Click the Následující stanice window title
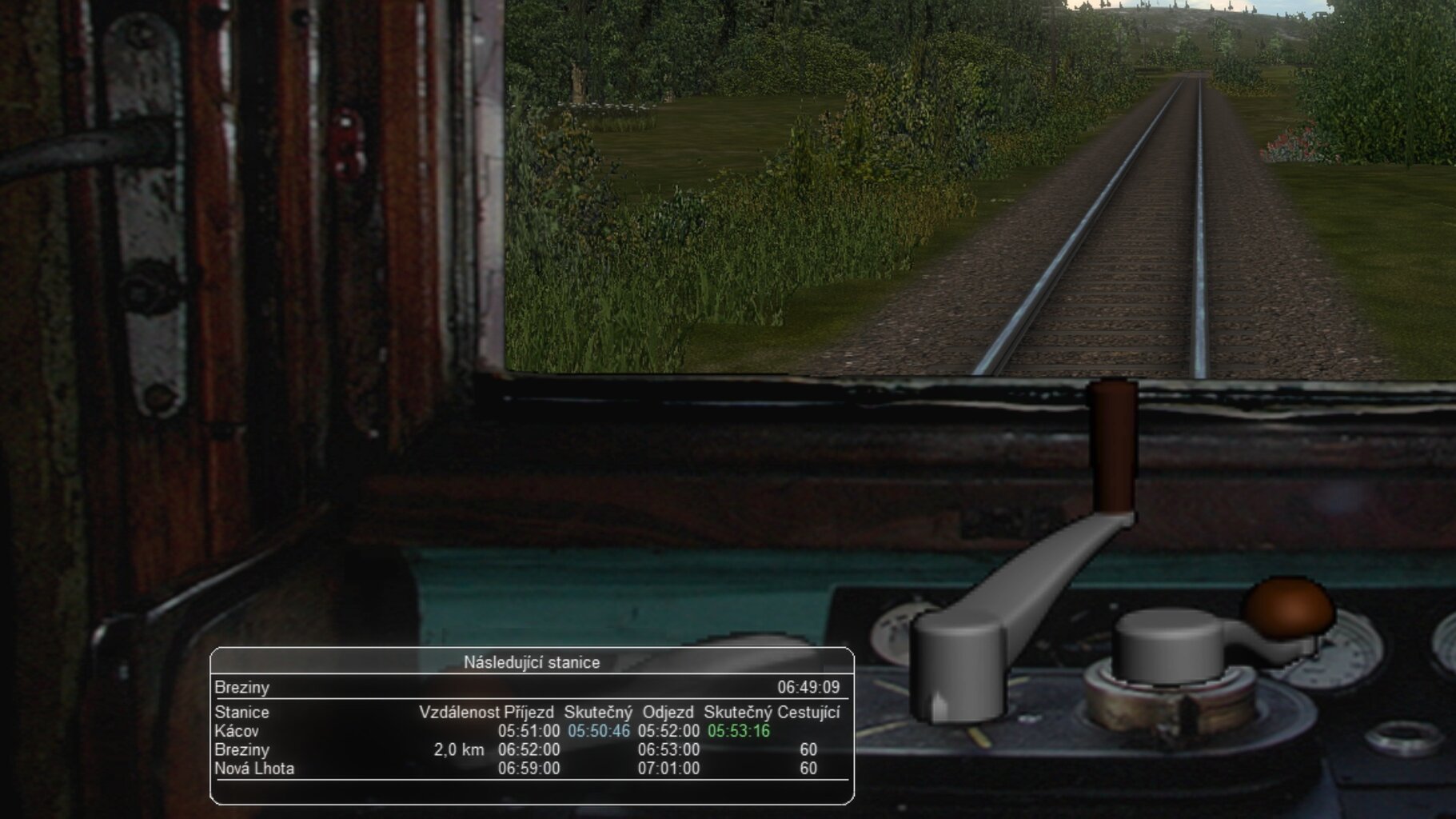The image size is (1456, 819). 532,662
